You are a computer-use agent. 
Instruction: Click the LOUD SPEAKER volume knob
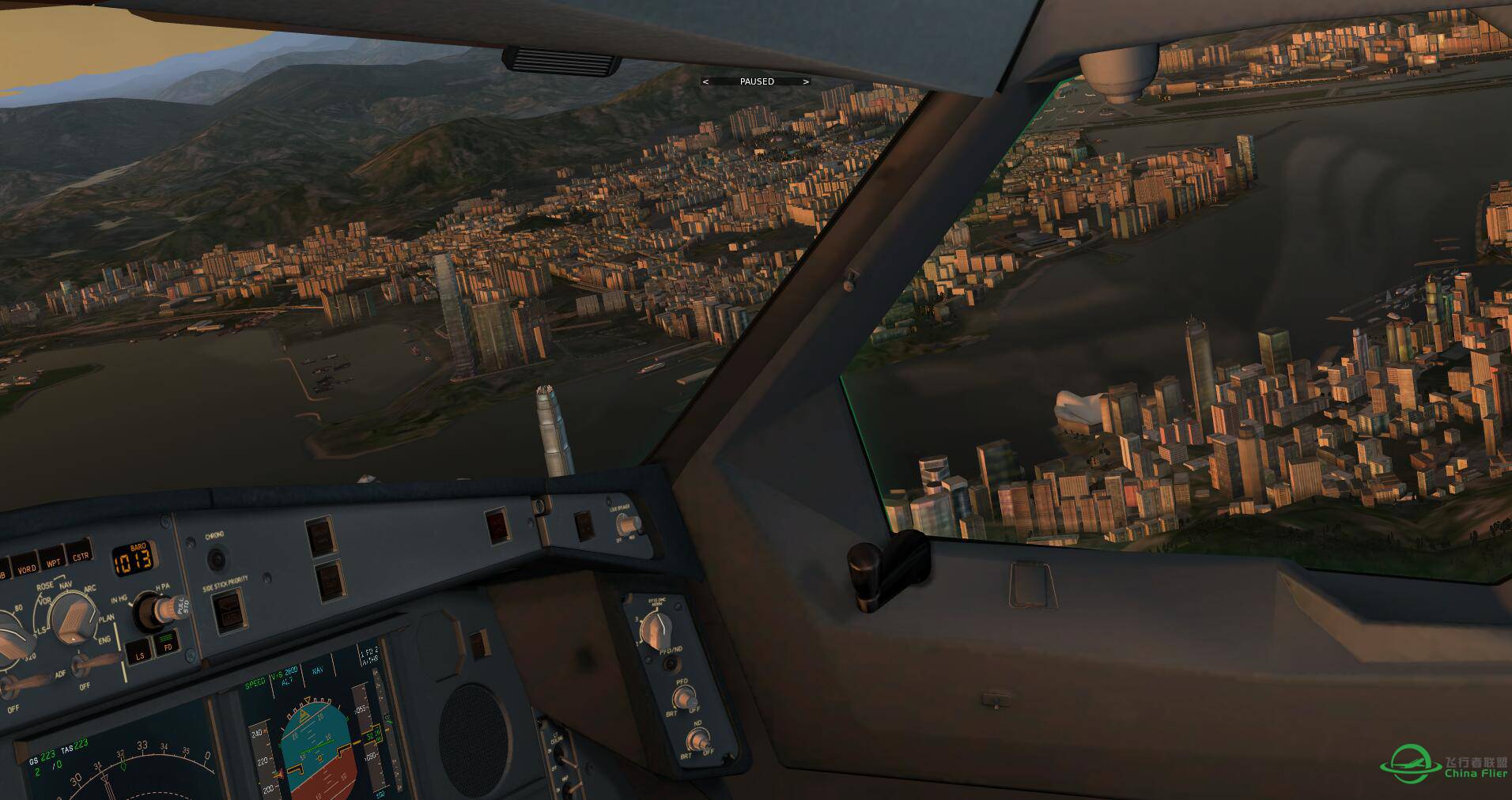tap(627, 523)
